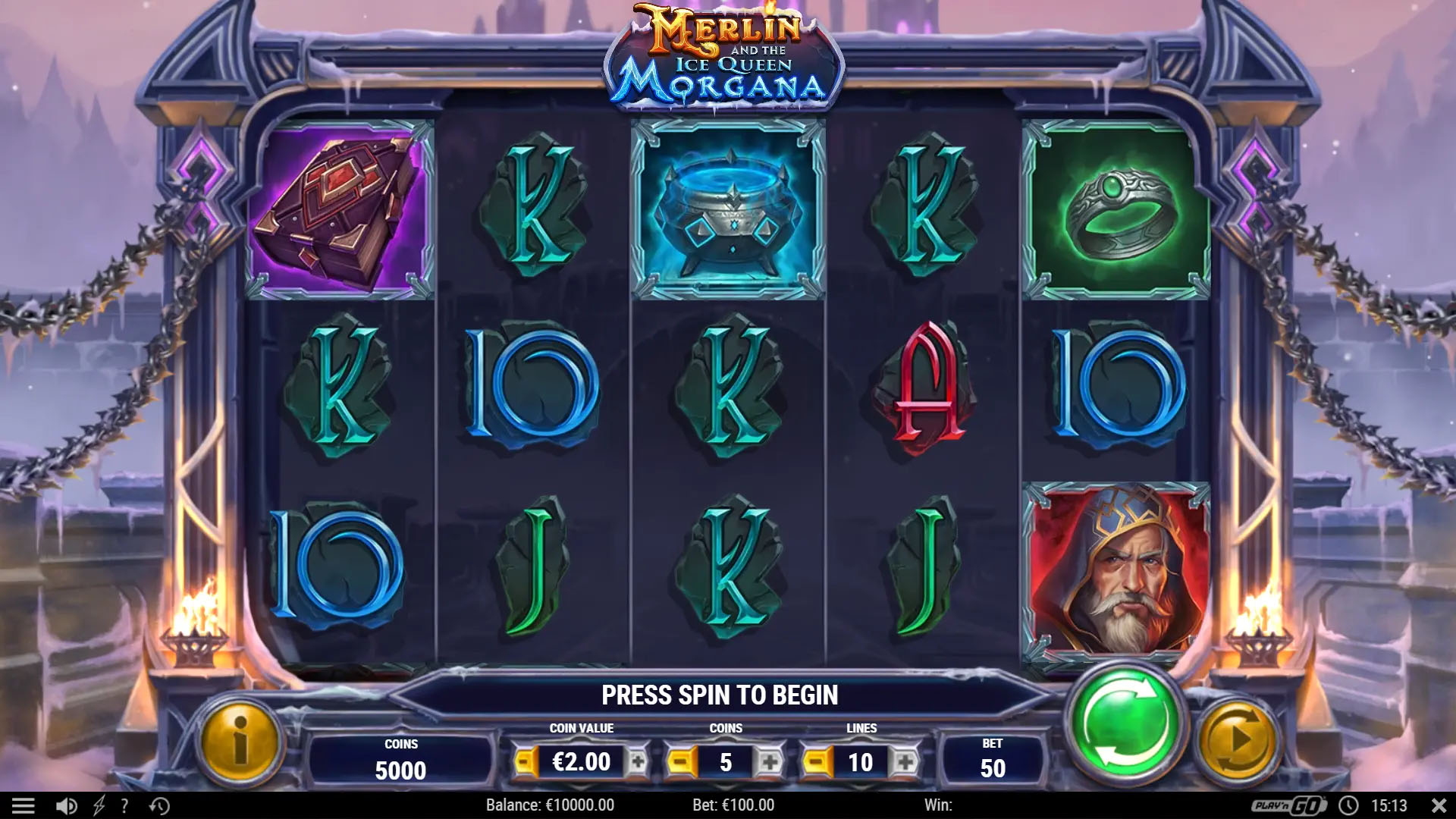The height and width of the screenshot is (819, 1456).
Task: Exit the game with the X icon
Action: pos(1438,805)
